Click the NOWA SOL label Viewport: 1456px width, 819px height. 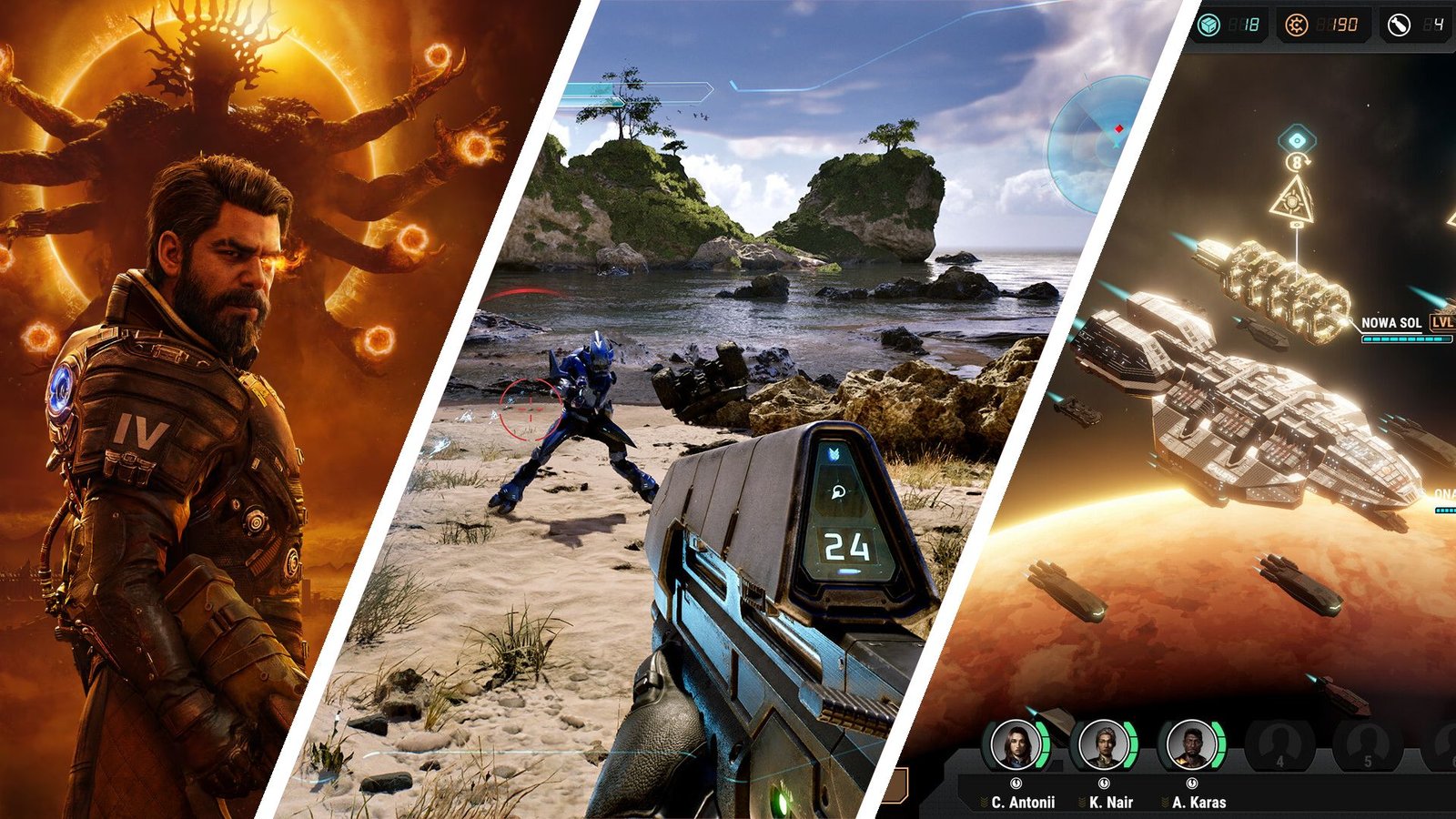tap(1392, 322)
